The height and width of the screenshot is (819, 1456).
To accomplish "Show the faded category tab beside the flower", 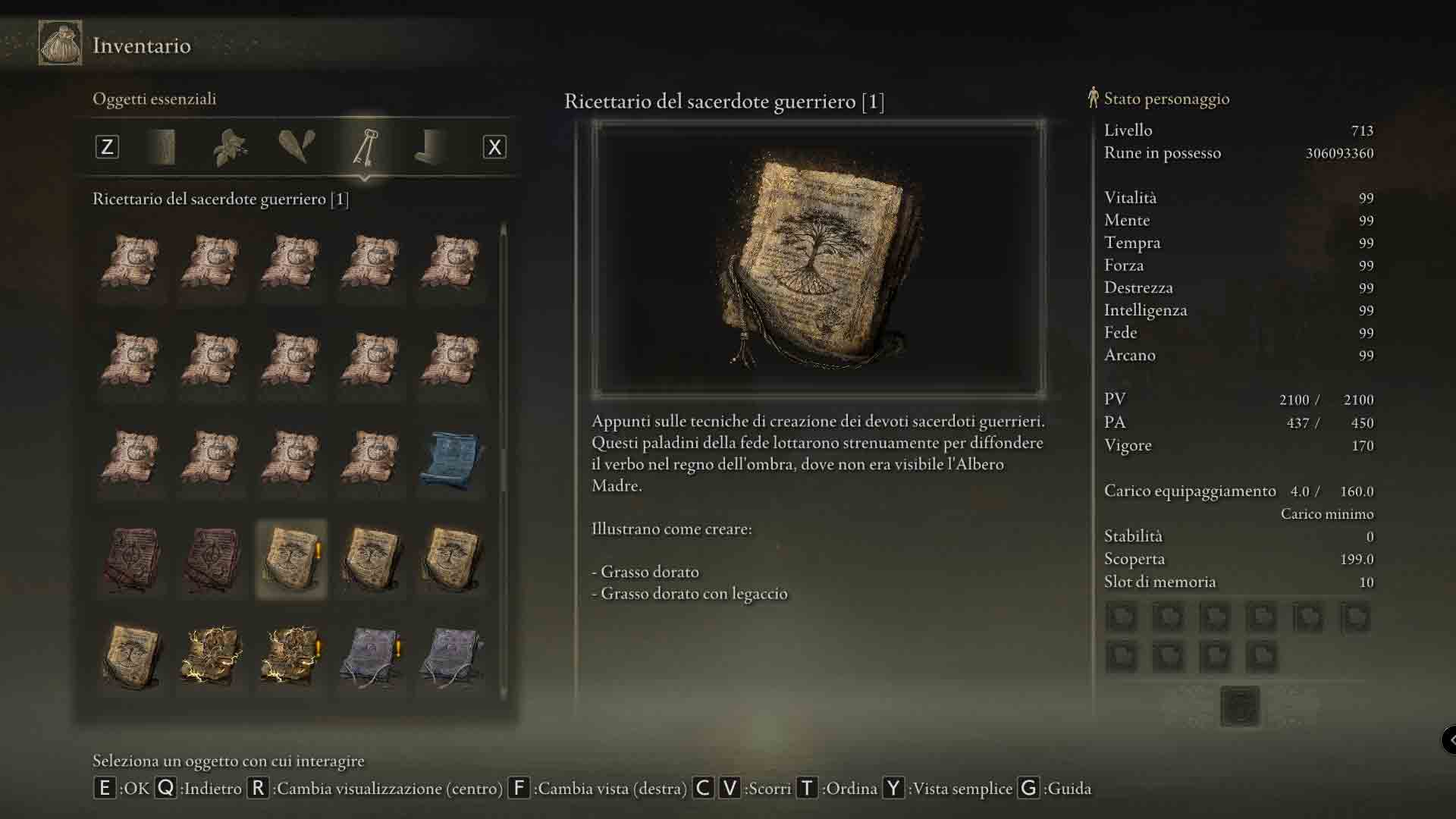I will click(x=164, y=147).
